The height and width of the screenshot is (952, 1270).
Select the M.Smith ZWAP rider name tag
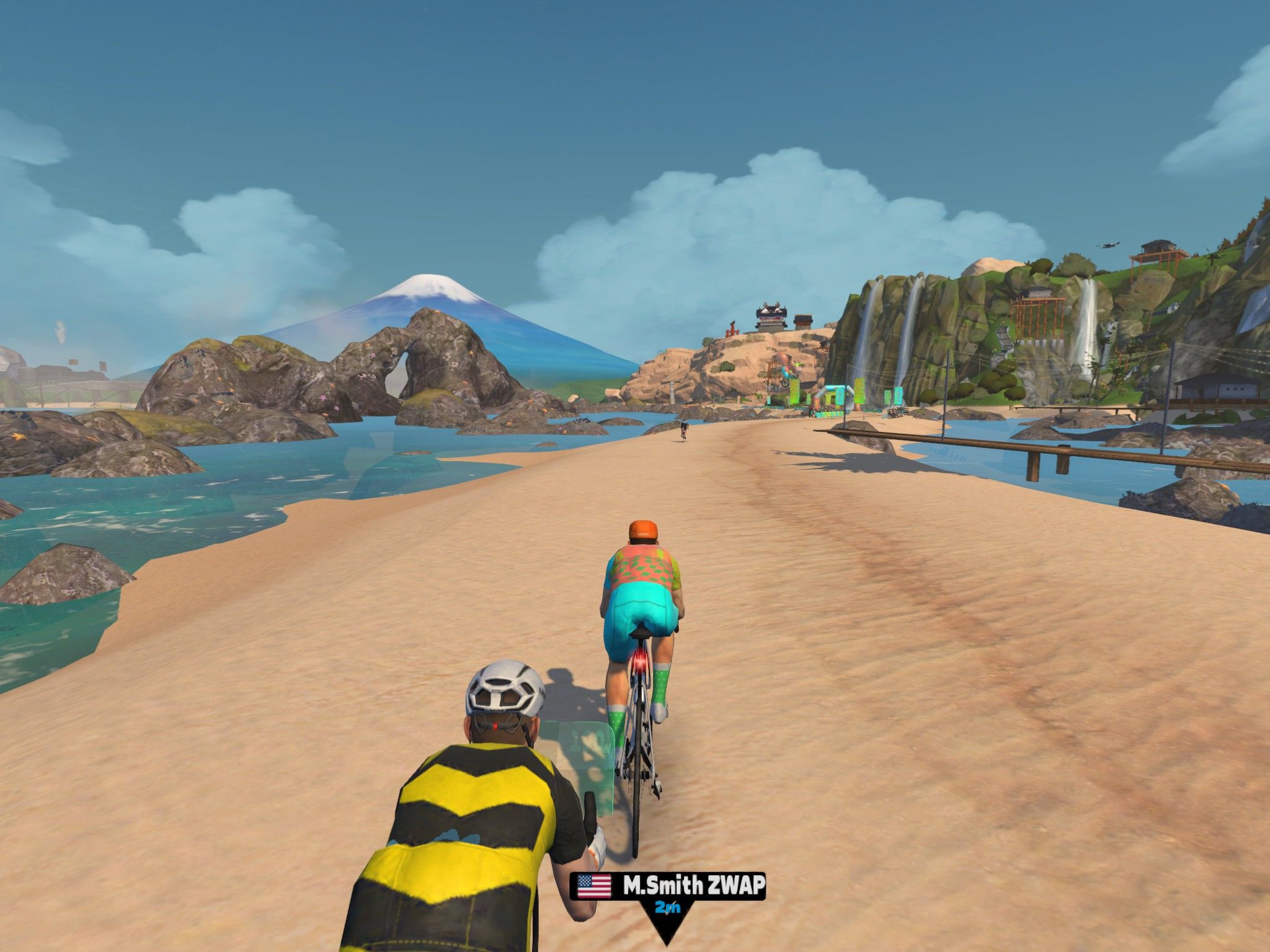(x=667, y=887)
